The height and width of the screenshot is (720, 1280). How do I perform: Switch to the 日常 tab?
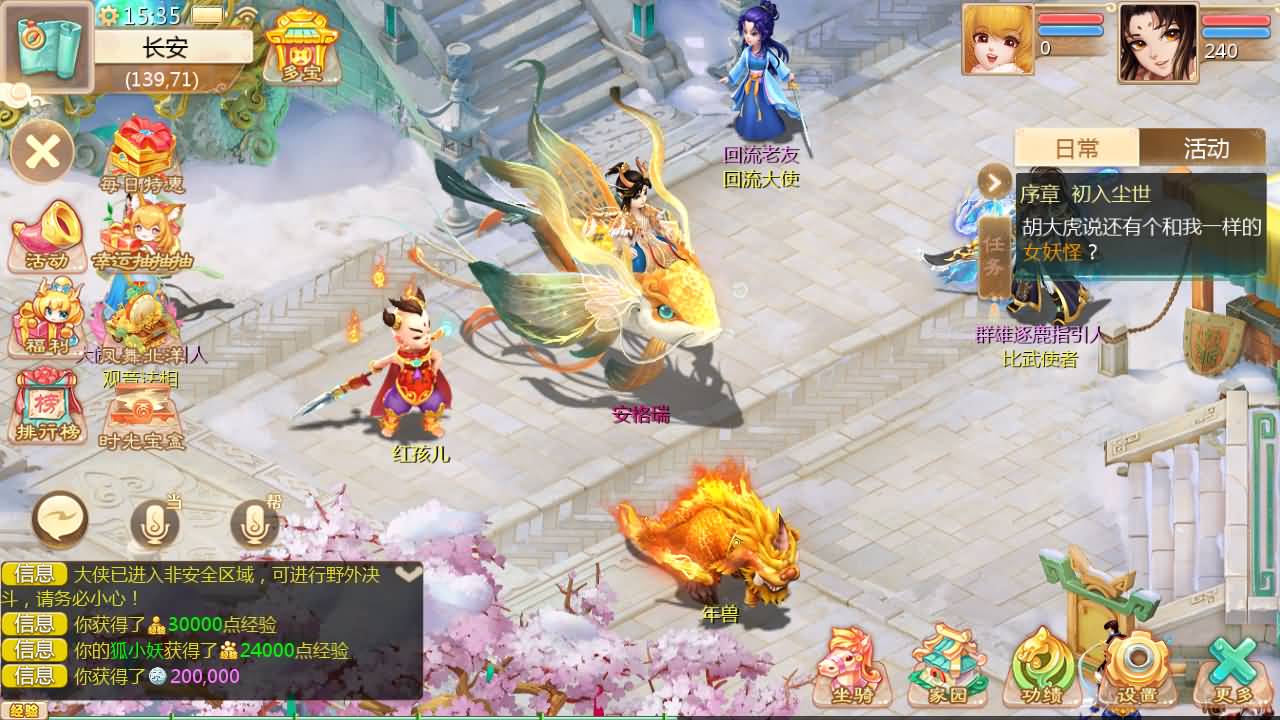coord(1078,148)
